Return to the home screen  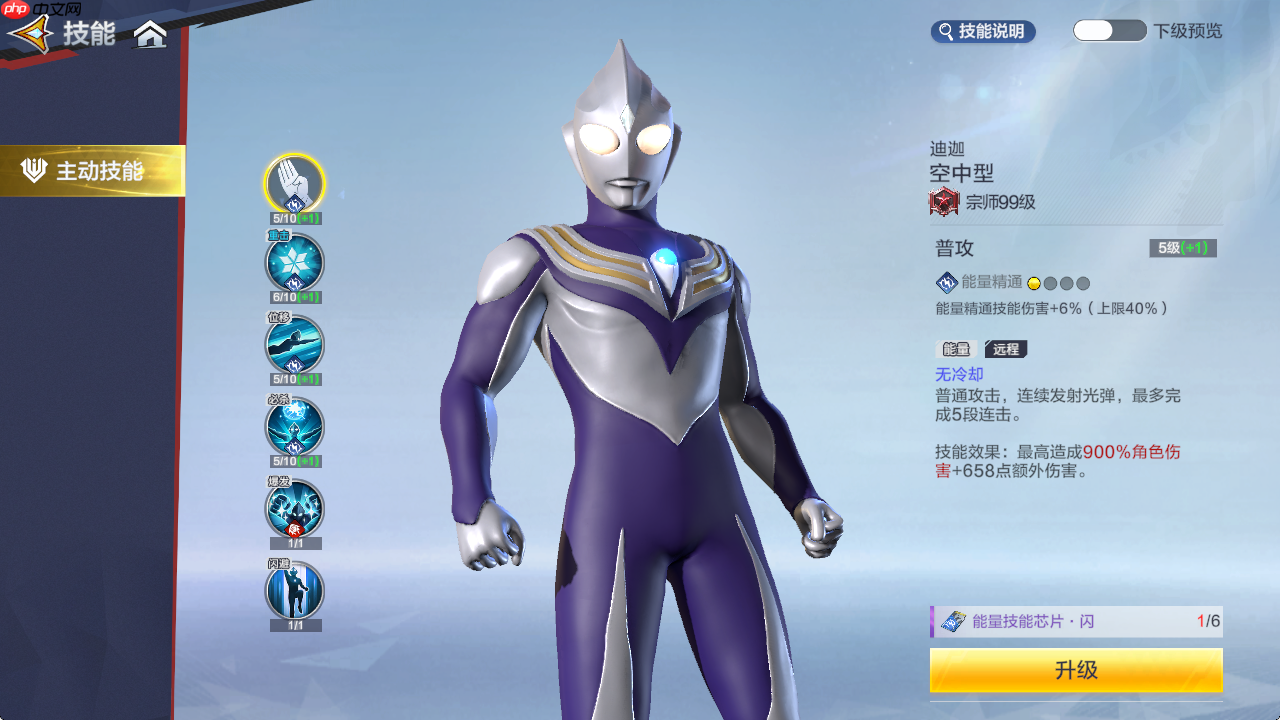click(x=150, y=35)
